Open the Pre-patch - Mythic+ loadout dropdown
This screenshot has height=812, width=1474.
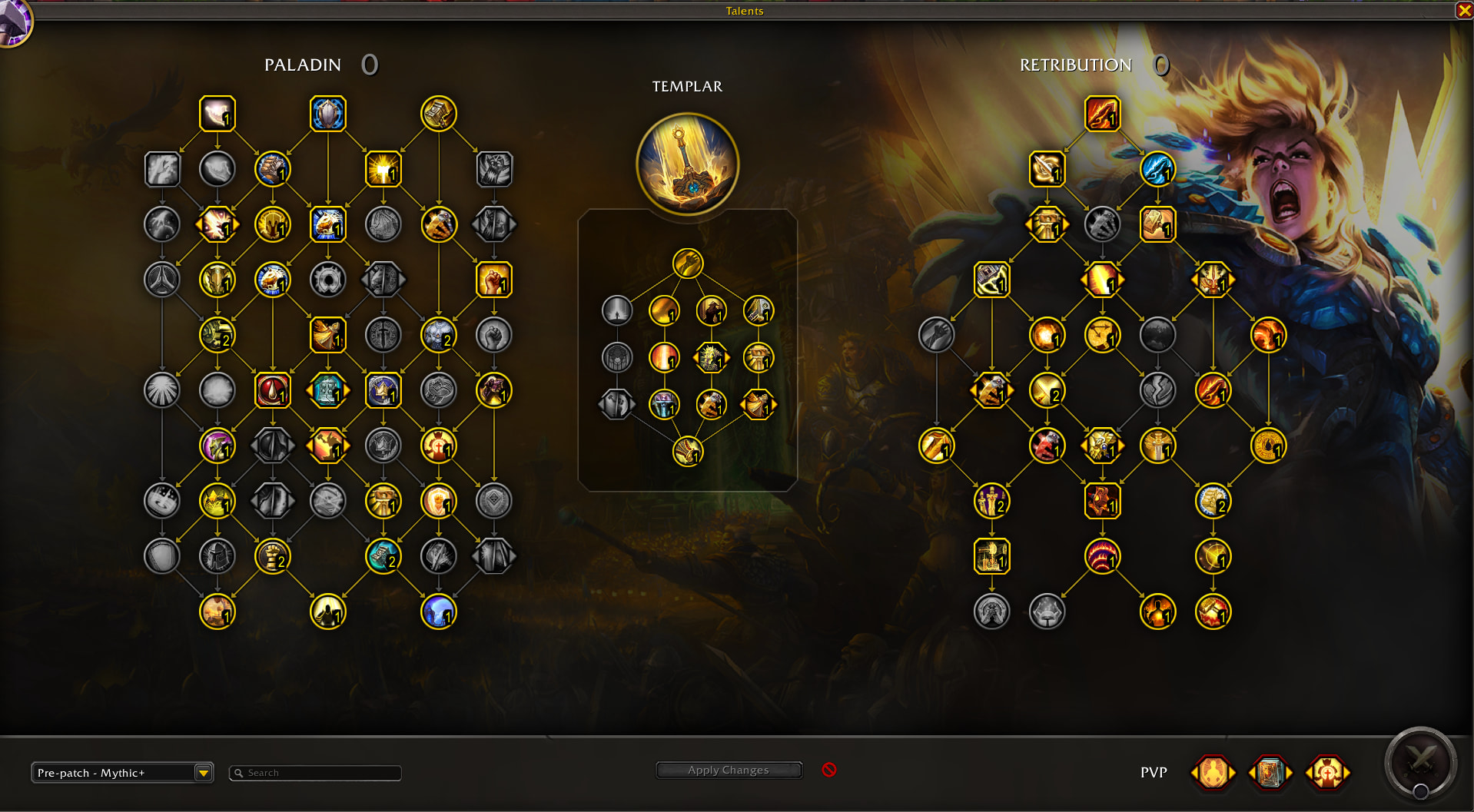[x=203, y=773]
